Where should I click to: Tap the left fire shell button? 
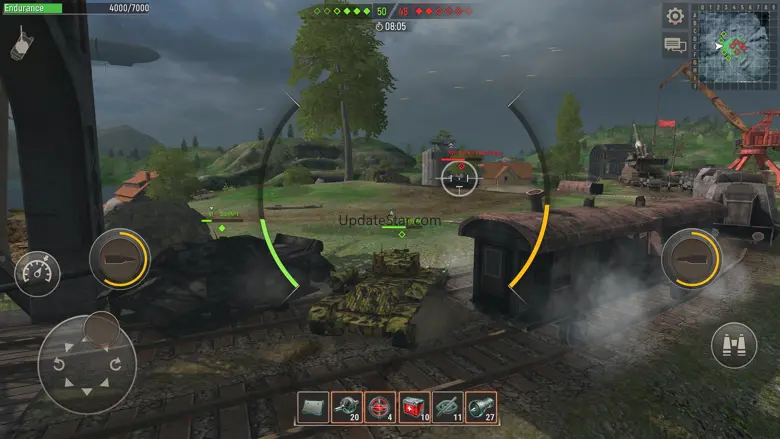119,260
